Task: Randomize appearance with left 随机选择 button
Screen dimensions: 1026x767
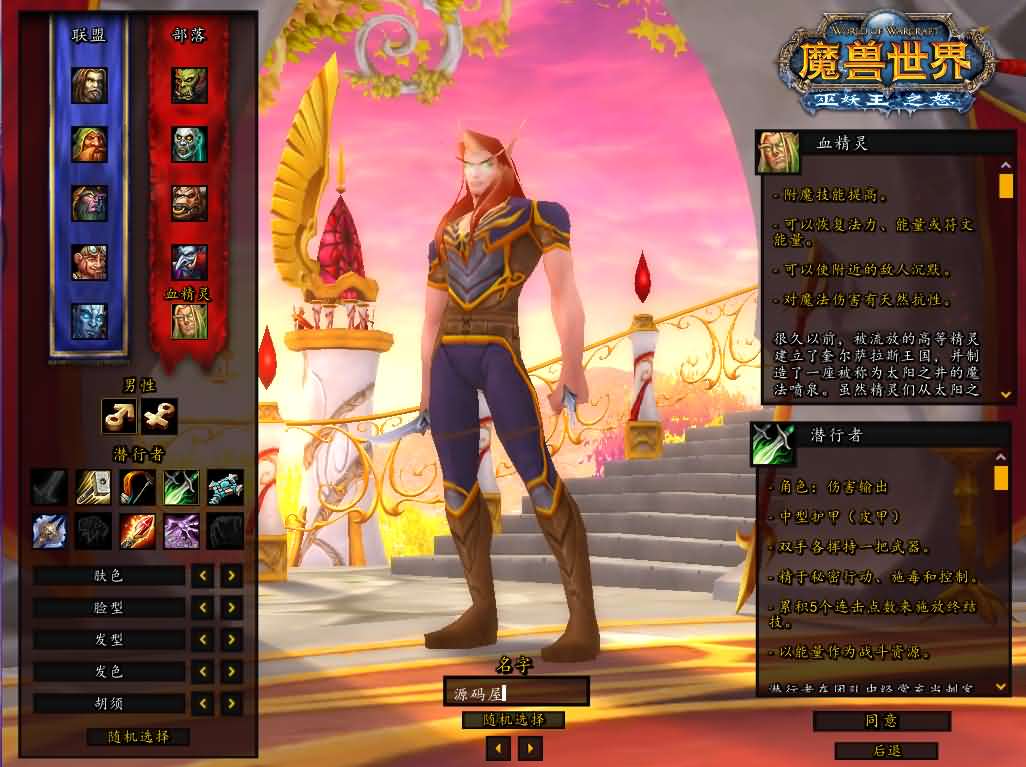Action: click(x=138, y=737)
